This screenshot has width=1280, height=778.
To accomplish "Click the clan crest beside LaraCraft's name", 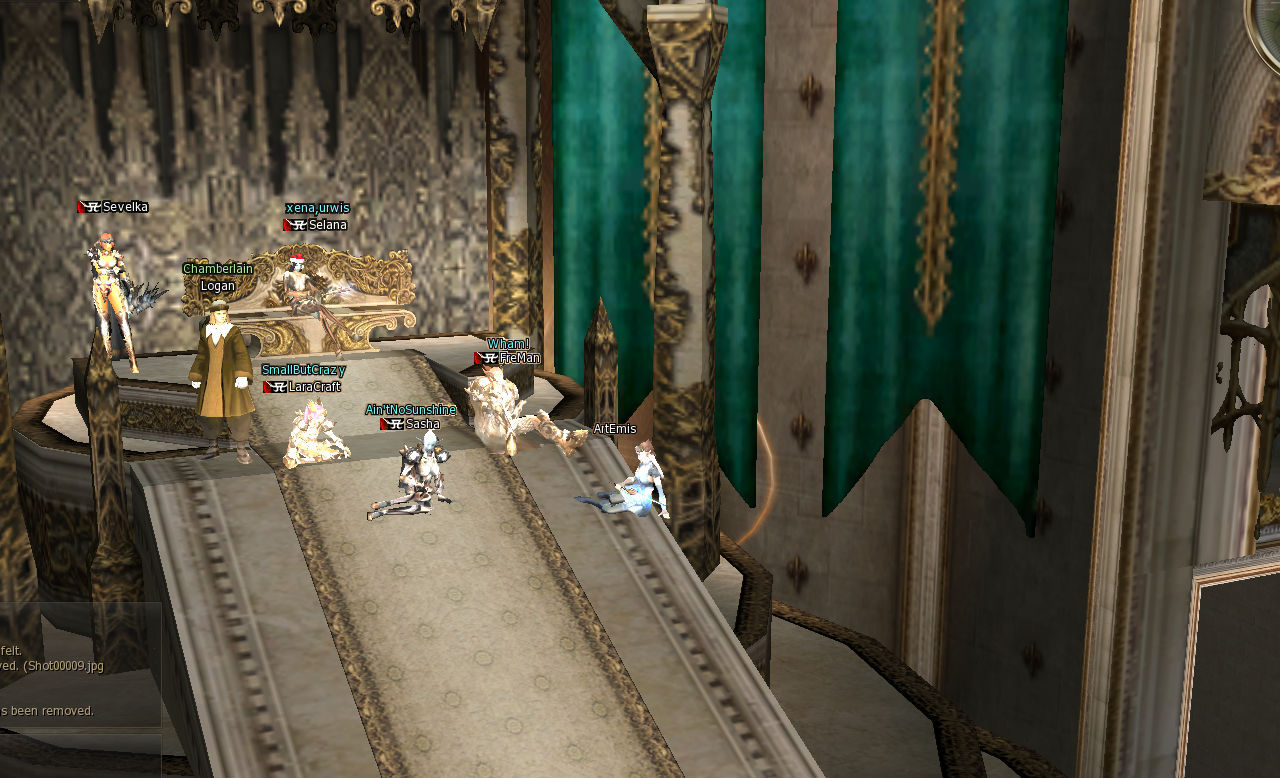I will point(278,387).
